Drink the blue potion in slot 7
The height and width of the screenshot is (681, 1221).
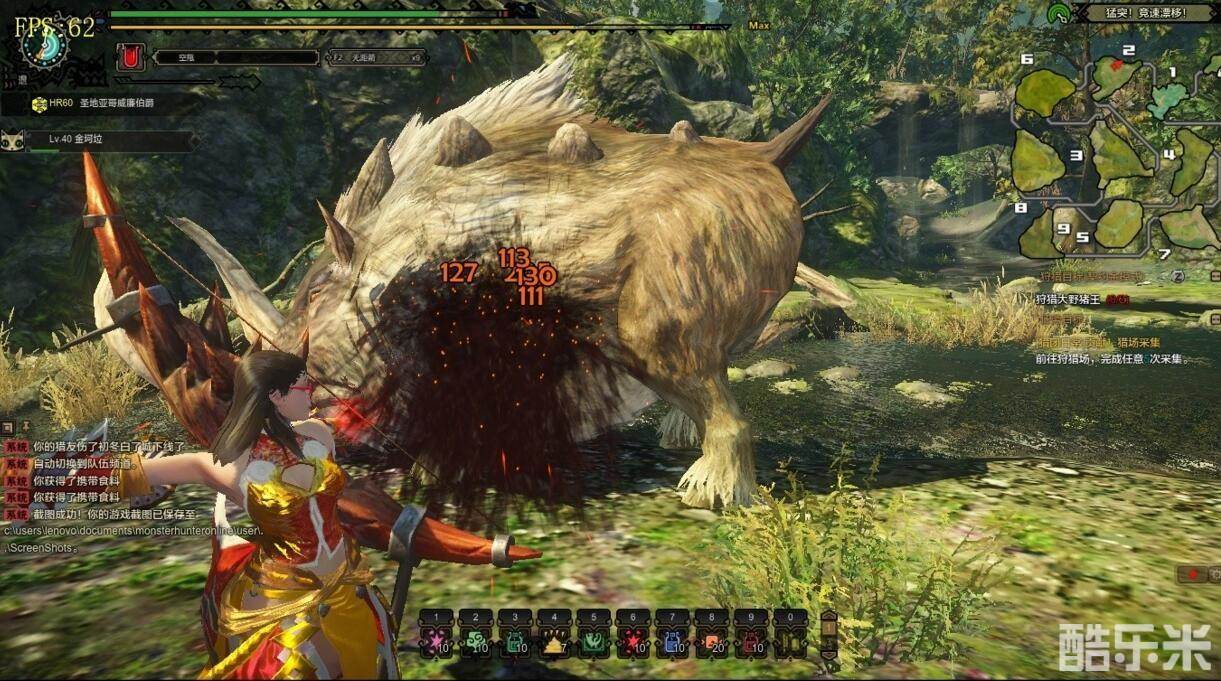(x=671, y=641)
